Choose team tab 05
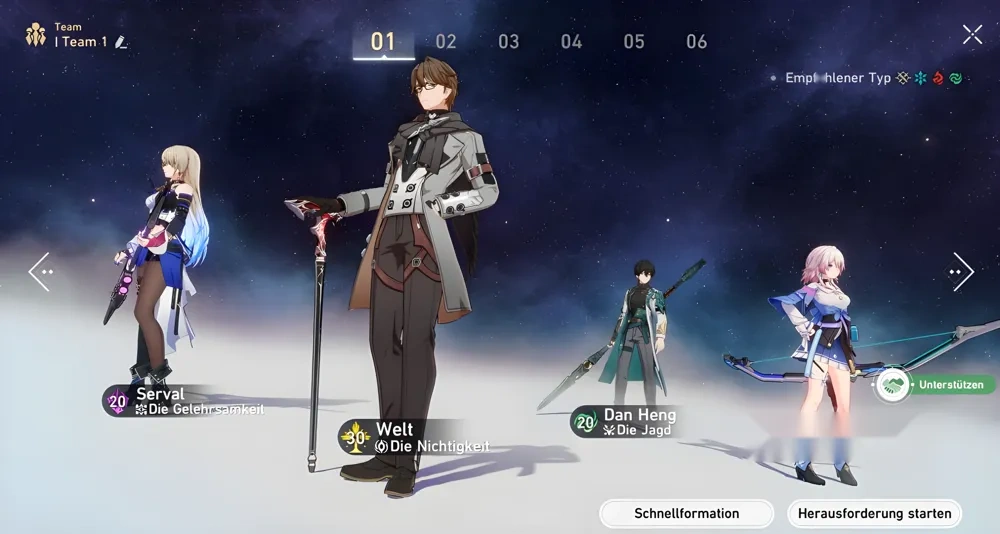 634,41
